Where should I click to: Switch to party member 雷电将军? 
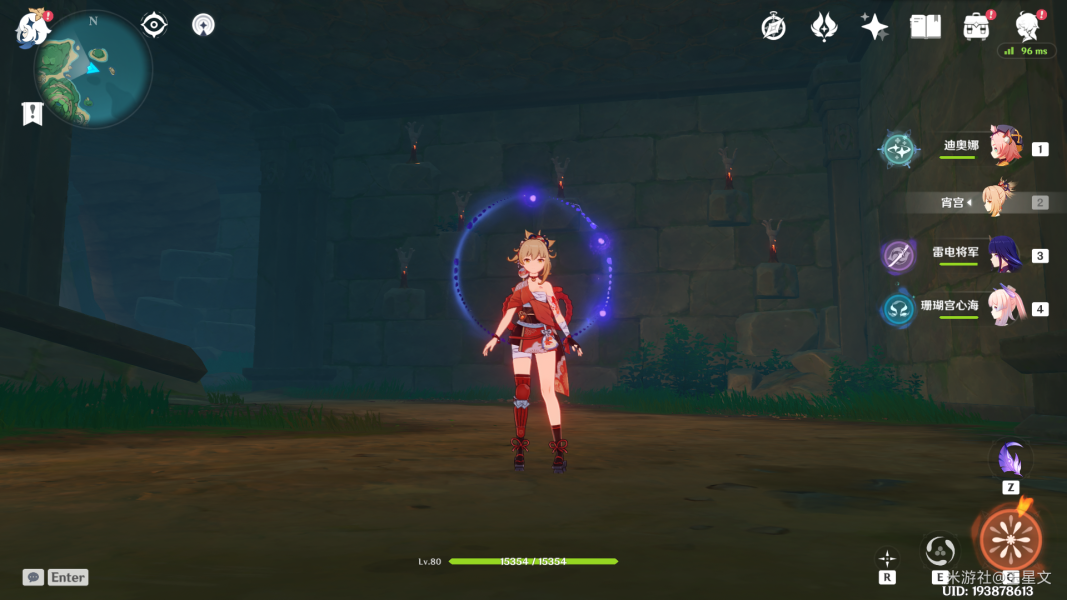click(x=1003, y=254)
